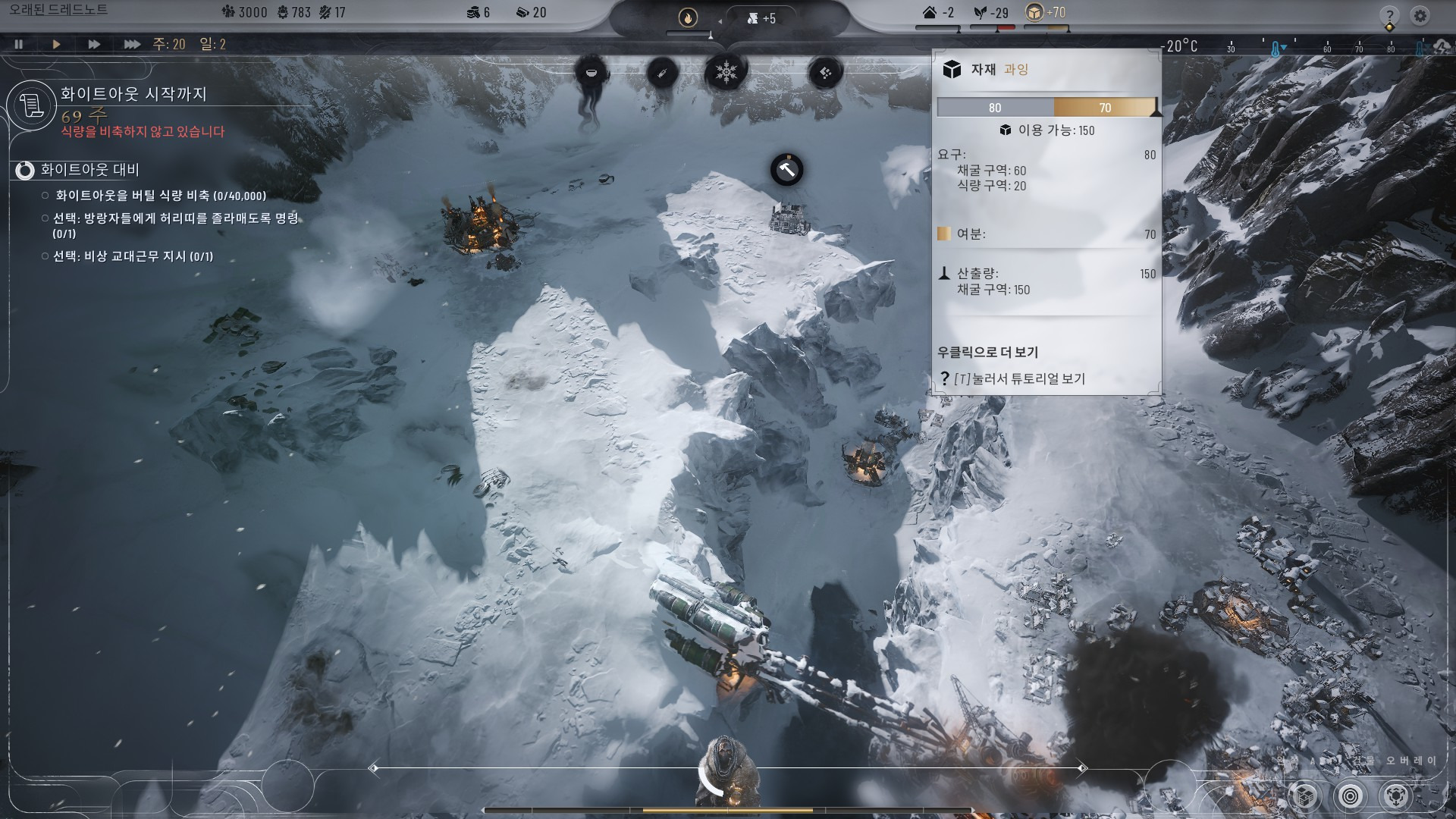
Task: Open the heatstamps income counter
Action: click(x=761, y=18)
